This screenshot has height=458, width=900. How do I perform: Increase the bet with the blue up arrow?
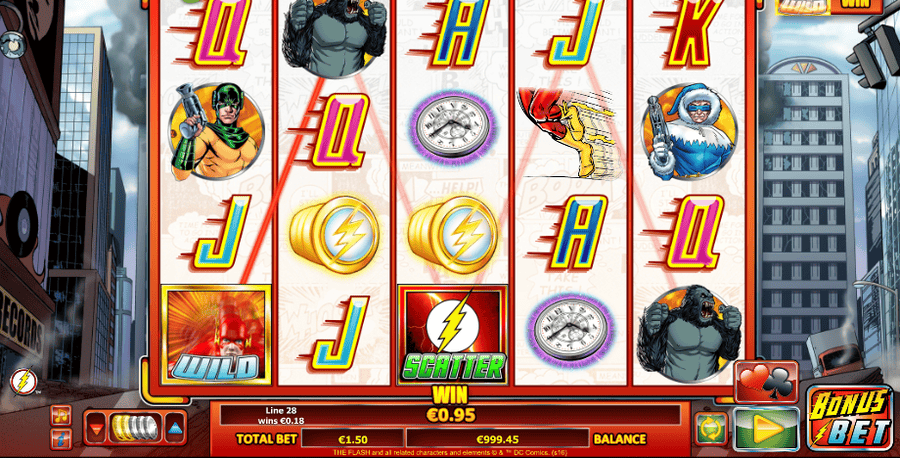175,428
